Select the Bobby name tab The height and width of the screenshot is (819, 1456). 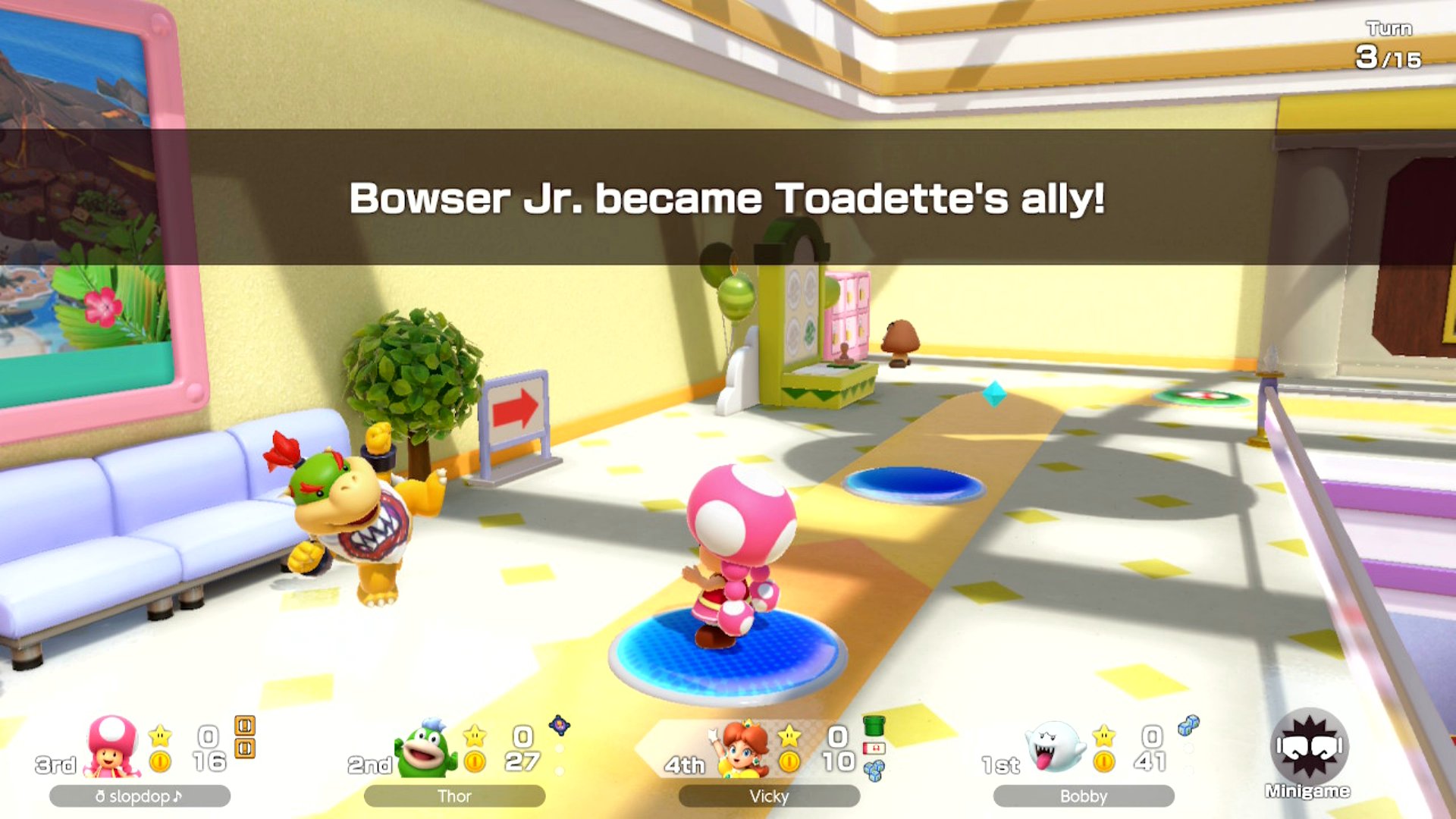point(1084,797)
